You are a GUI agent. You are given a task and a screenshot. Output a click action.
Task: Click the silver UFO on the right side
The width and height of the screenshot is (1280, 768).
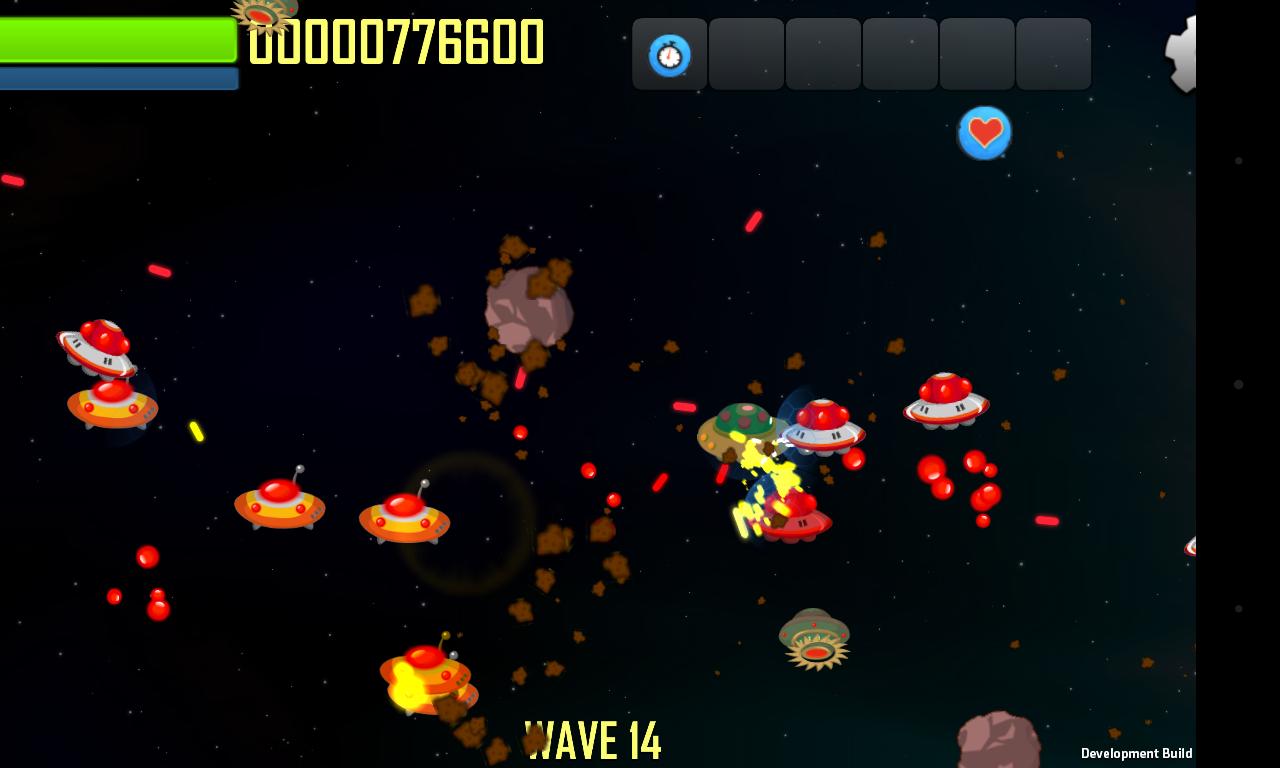(x=946, y=402)
